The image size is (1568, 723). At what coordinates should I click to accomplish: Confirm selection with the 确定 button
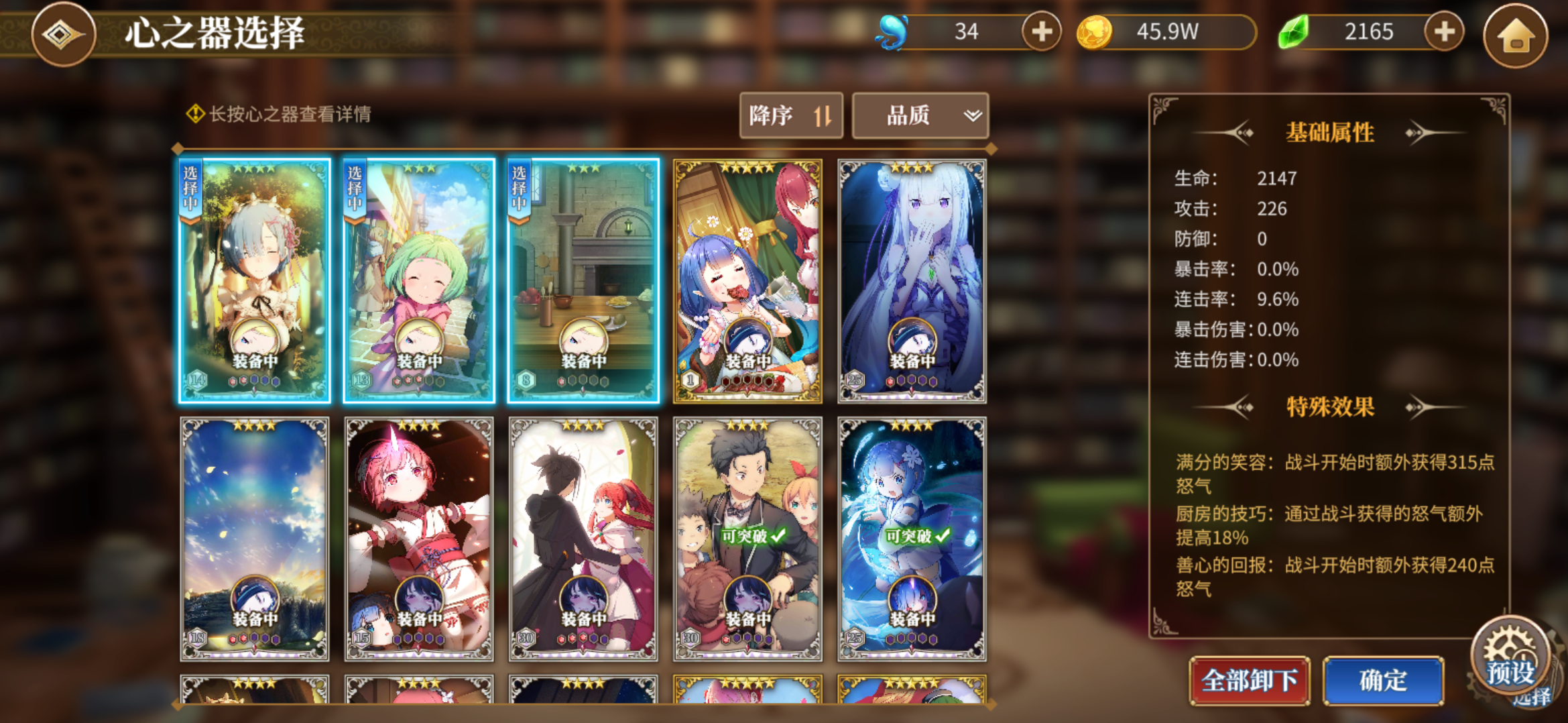click(x=1382, y=679)
